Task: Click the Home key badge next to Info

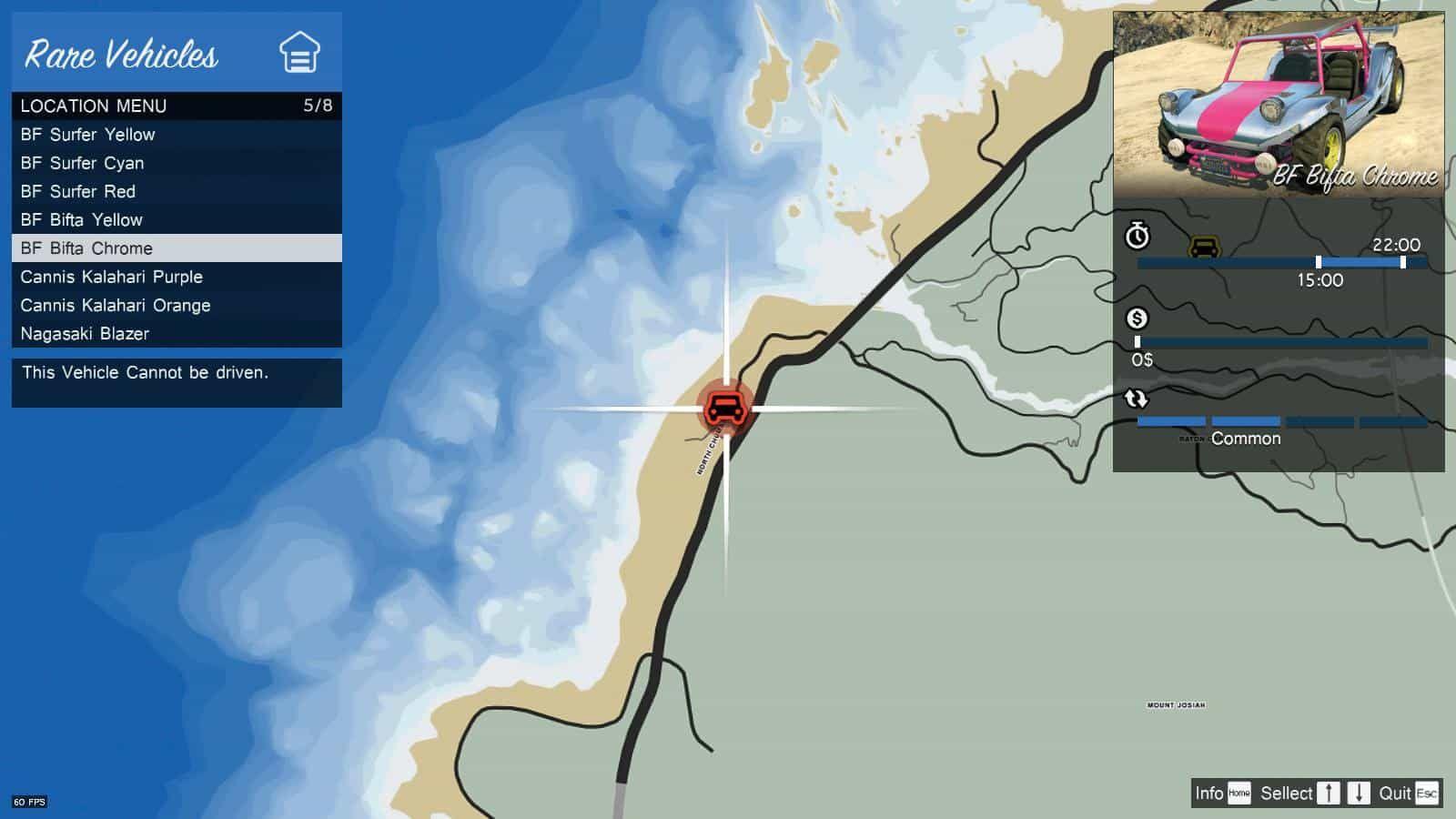Action: tap(1239, 794)
